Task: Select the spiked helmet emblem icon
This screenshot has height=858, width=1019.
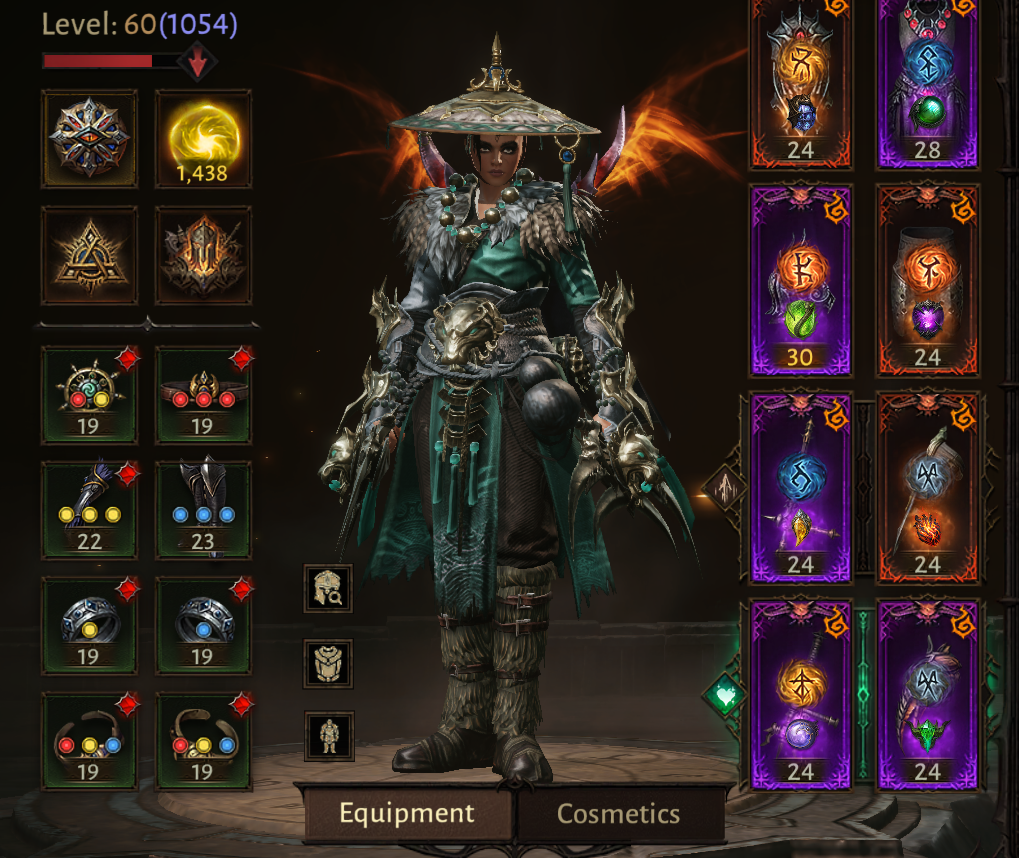Action: [x=203, y=255]
